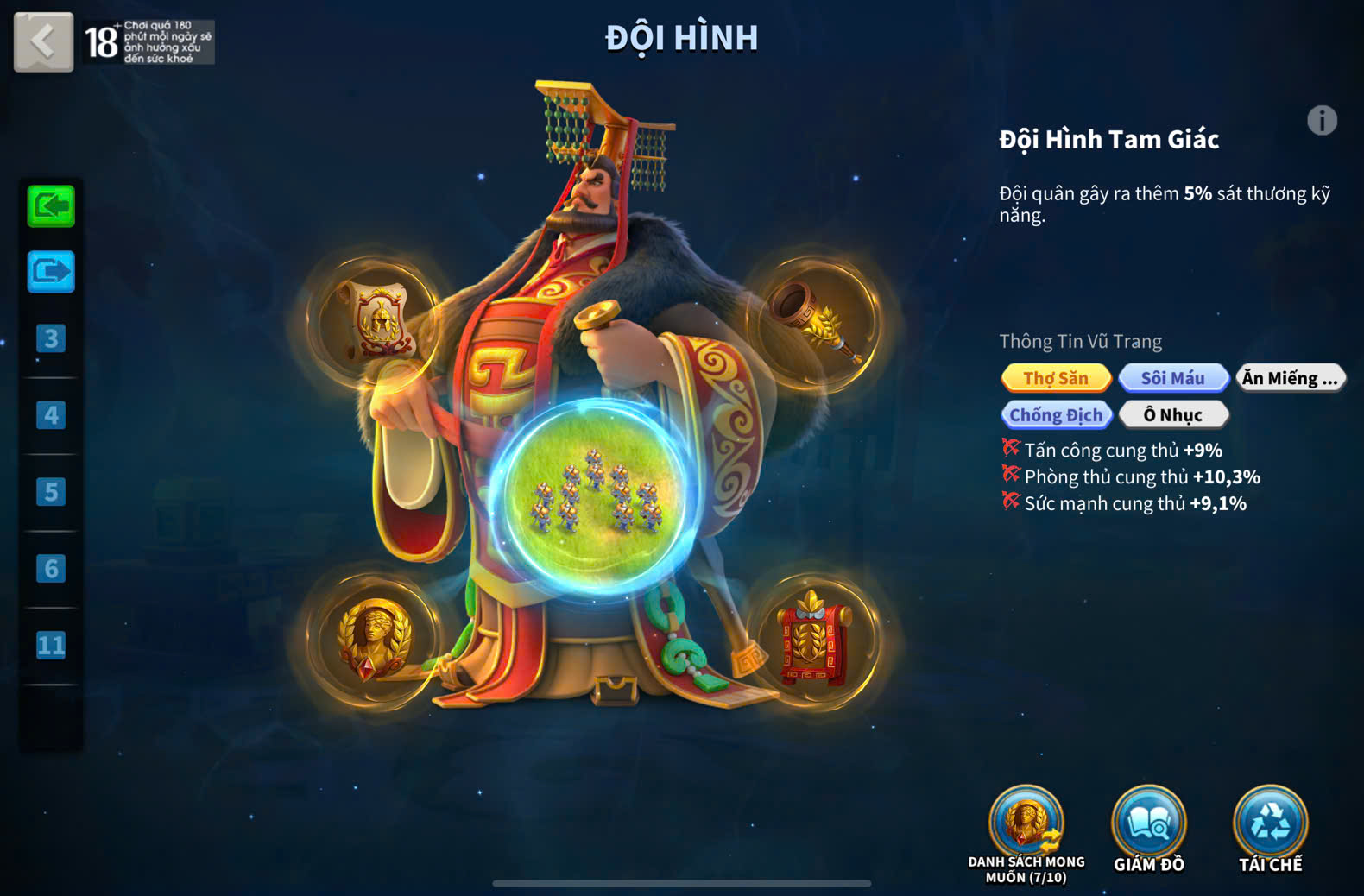Viewport: 1364px width, 896px height.
Task: Show the Sôi Máu tag details
Action: pyautogui.click(x=1172, y=378)
